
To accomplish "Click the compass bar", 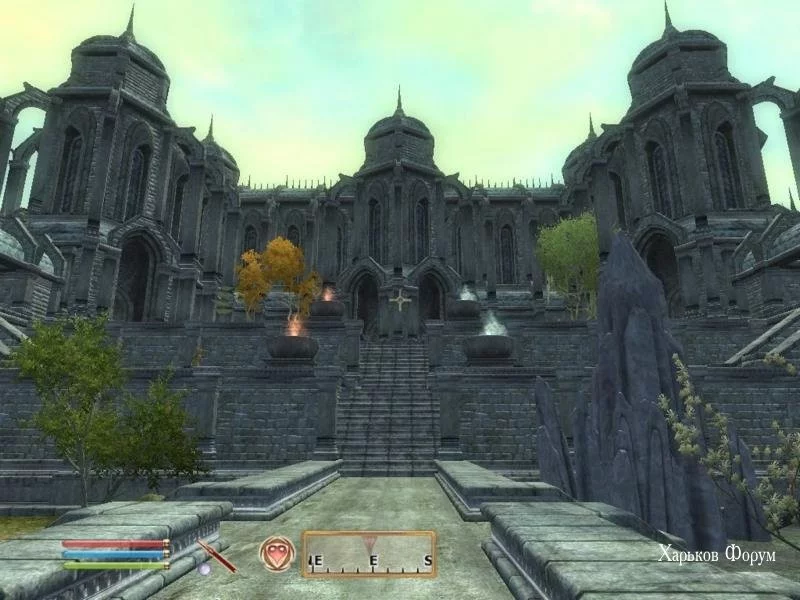I will 369,554.
